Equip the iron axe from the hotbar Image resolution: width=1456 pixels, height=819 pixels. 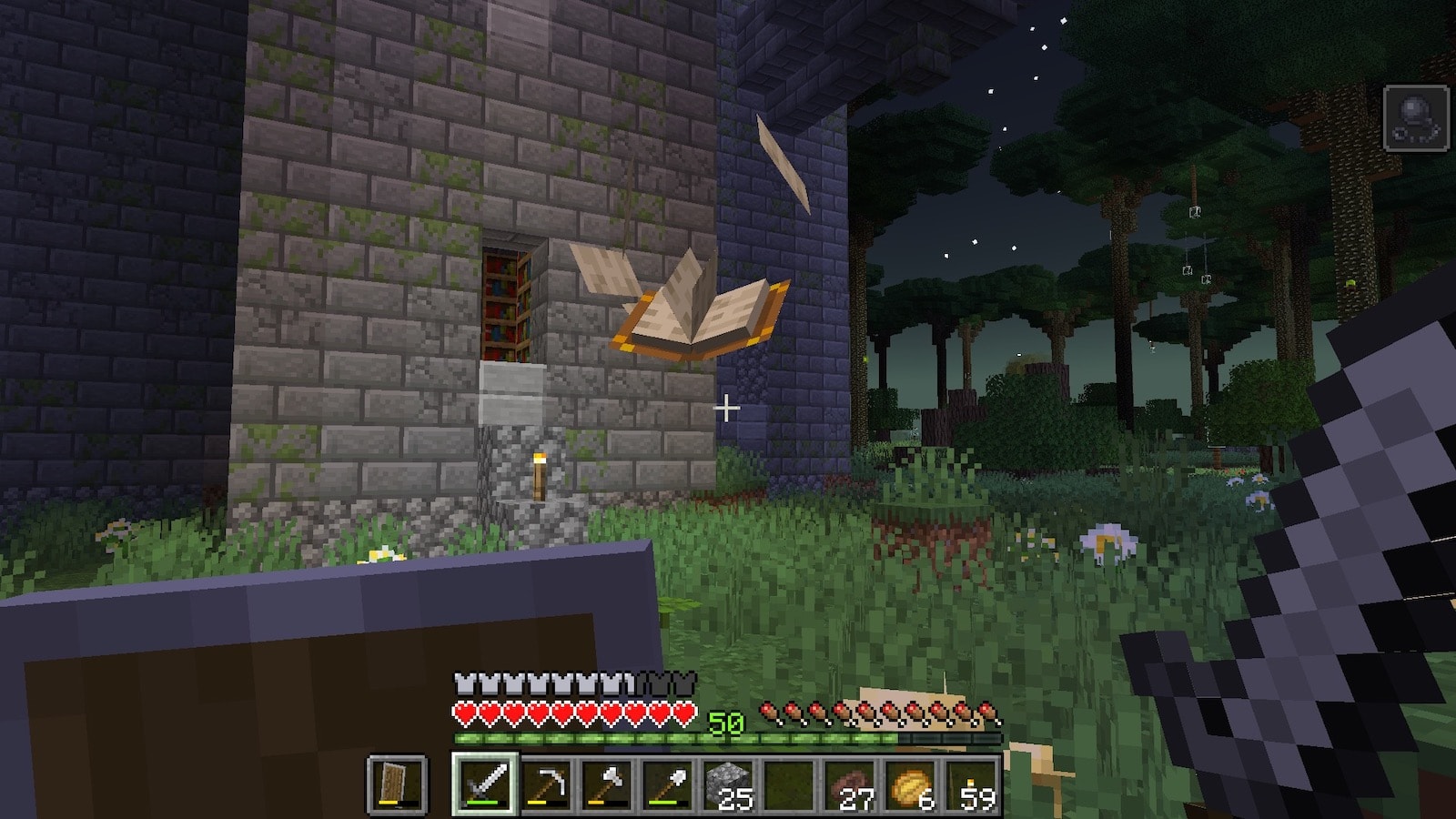[606, 784]
